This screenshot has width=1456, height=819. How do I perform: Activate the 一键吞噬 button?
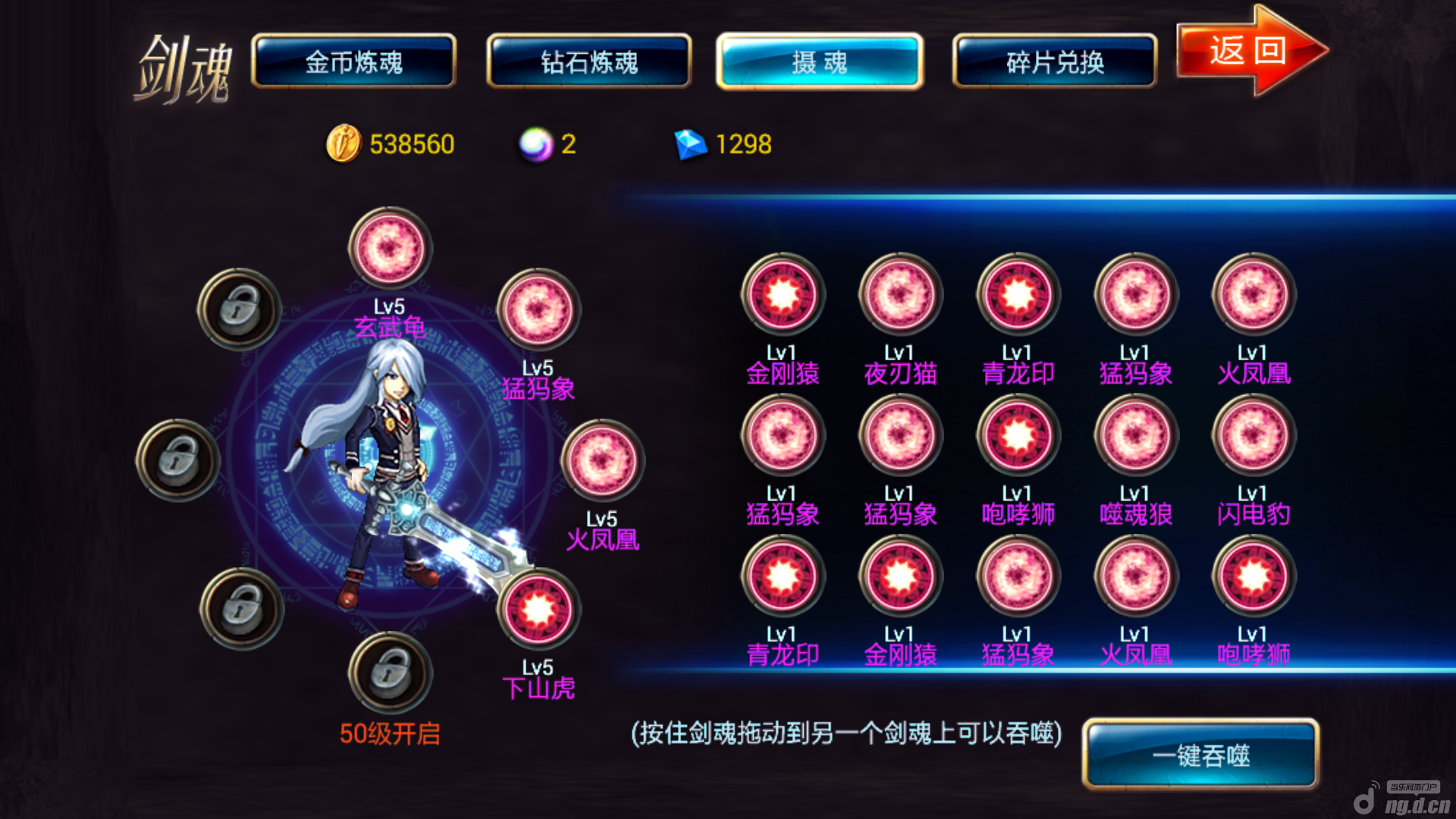click(1200, 755)
